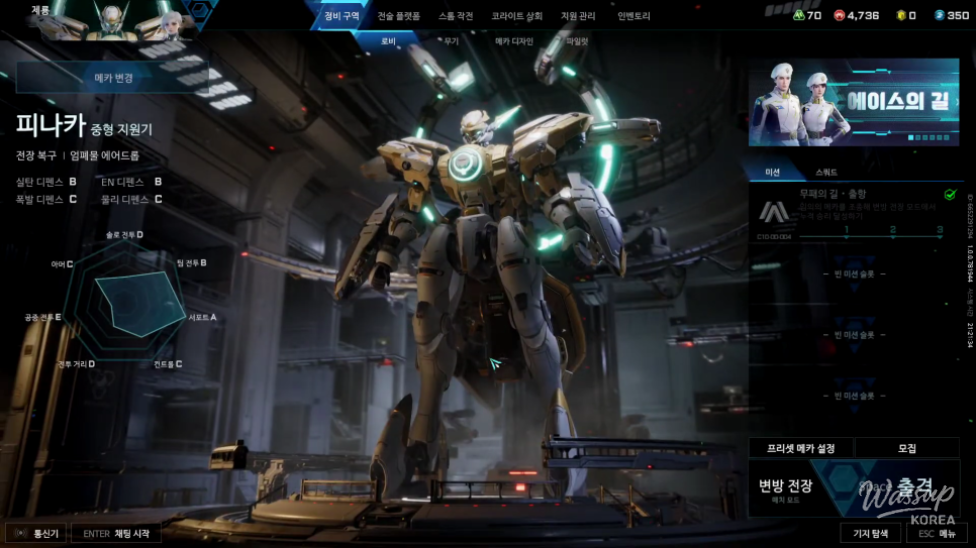Open the 메카 디자인 sub-tab

point(514,41)
